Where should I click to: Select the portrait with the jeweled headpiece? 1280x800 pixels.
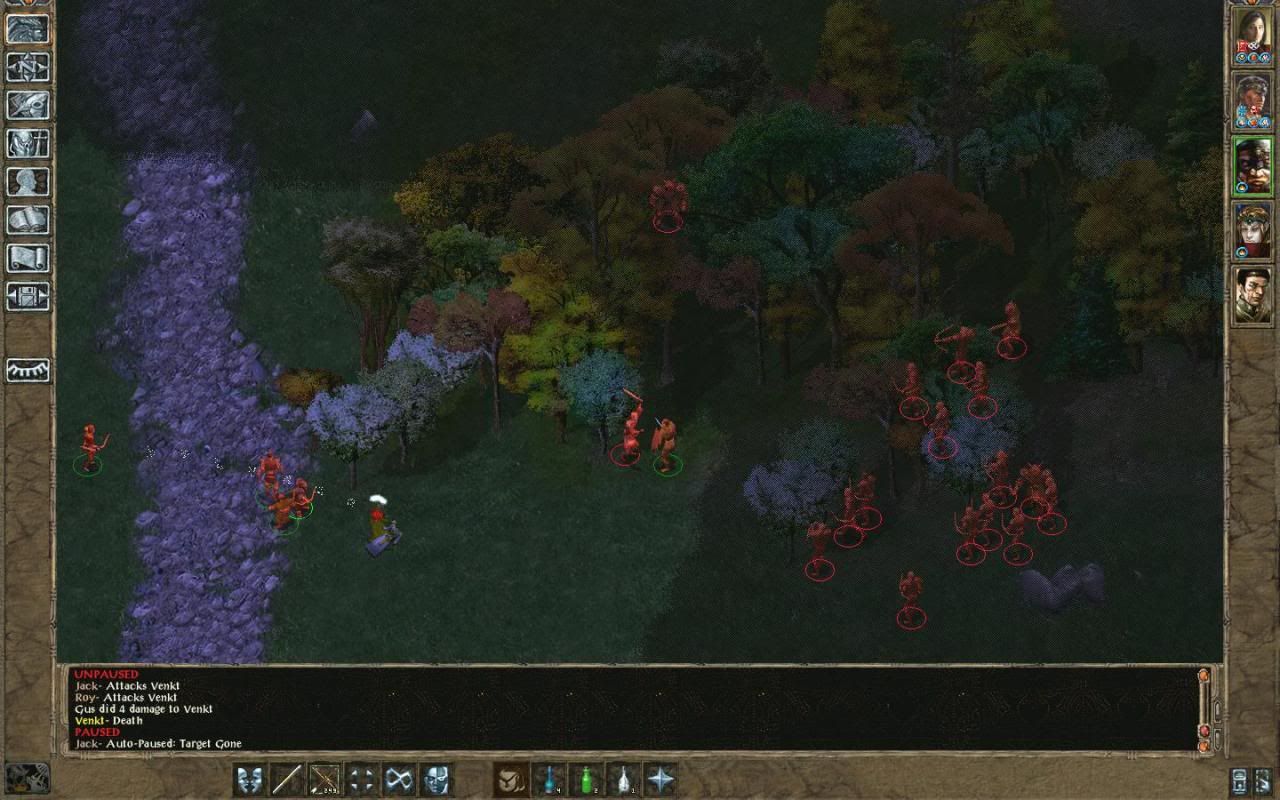1252,229
